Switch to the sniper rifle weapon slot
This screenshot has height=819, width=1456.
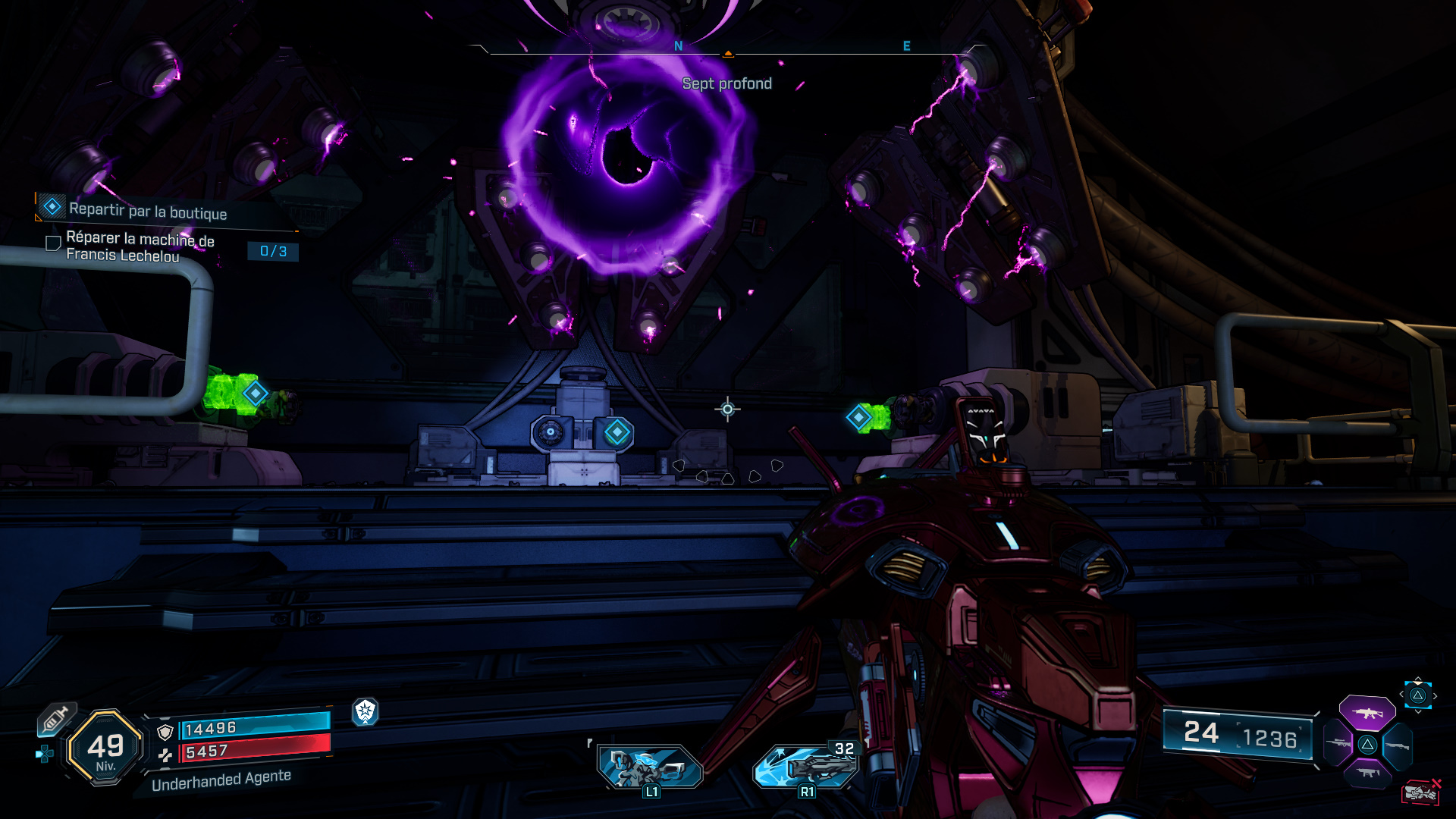(x=1338, y=744)
